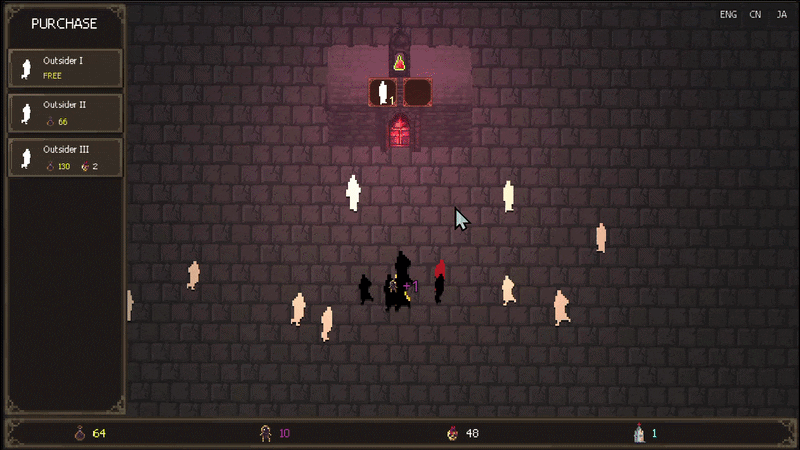Switch language to ENG
The width and height of the screenshot is (800, 450).
click(728, 15)
